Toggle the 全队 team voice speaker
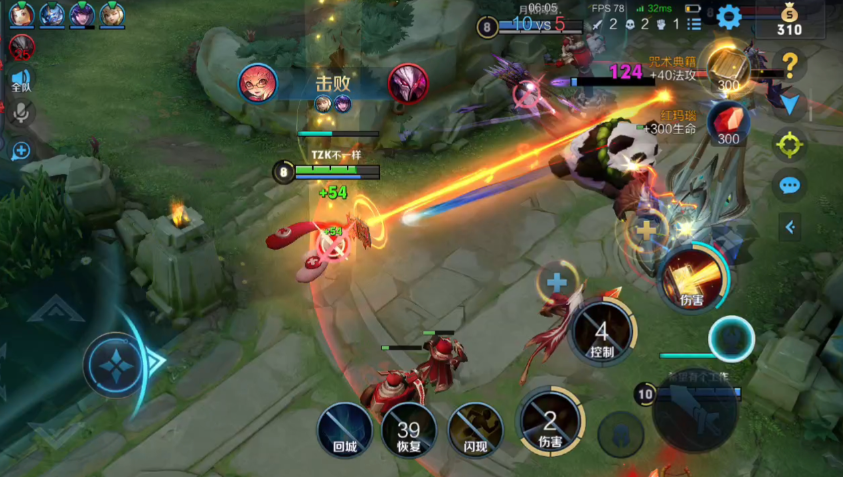This screenshot has height=477, width=843. [21, 80]
